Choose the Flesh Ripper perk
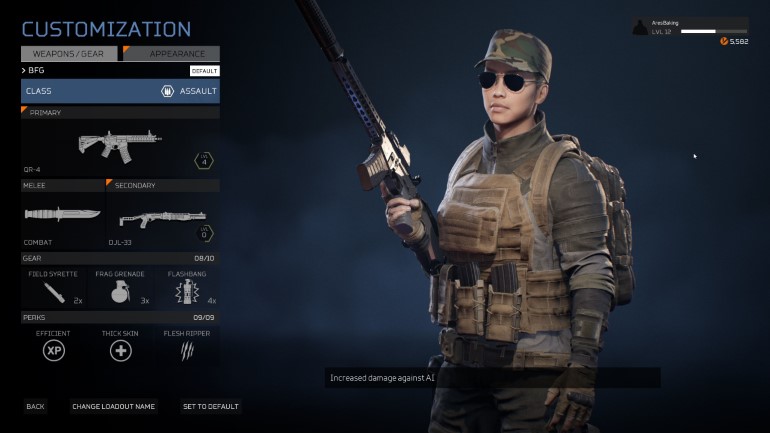This screenshot has height=433, width=770. pos(186,347)
